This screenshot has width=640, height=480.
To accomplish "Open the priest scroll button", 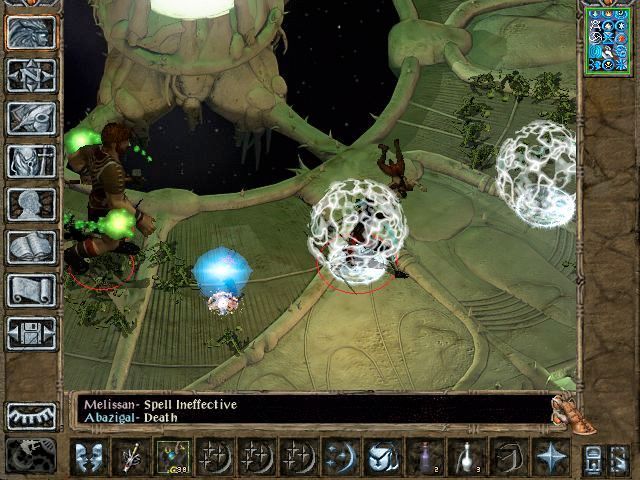I will point(31,290).
